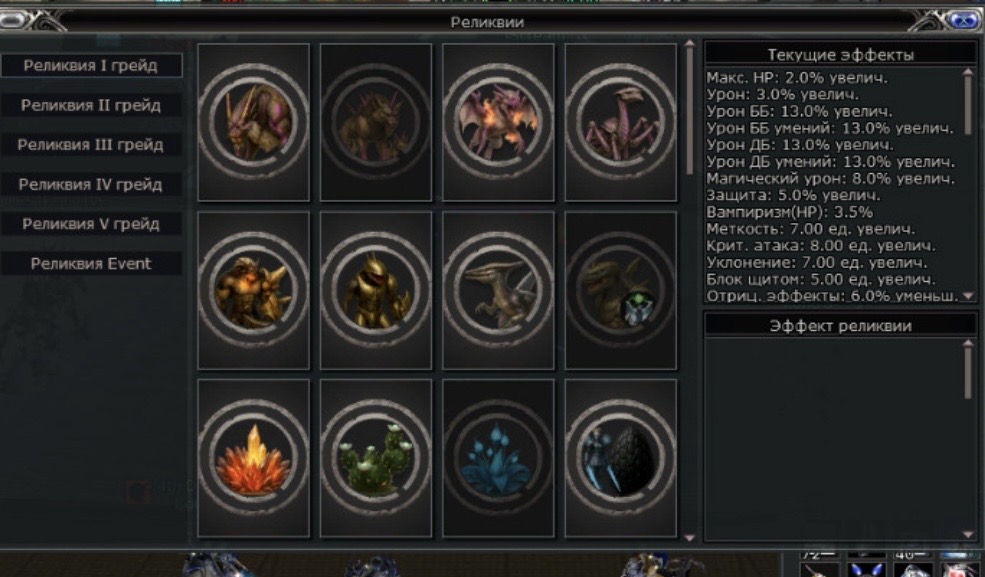
Task: Select the blue flower relic
Action: pyautogui.click(x=498, y=458)
